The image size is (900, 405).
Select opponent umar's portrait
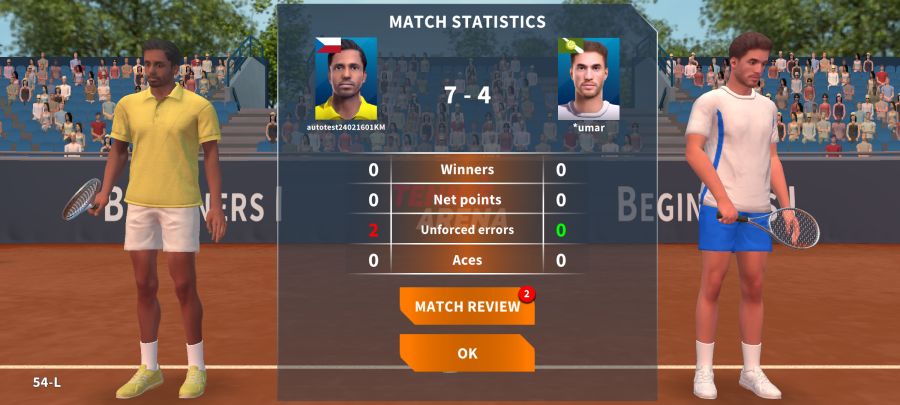tap(588, 79)
